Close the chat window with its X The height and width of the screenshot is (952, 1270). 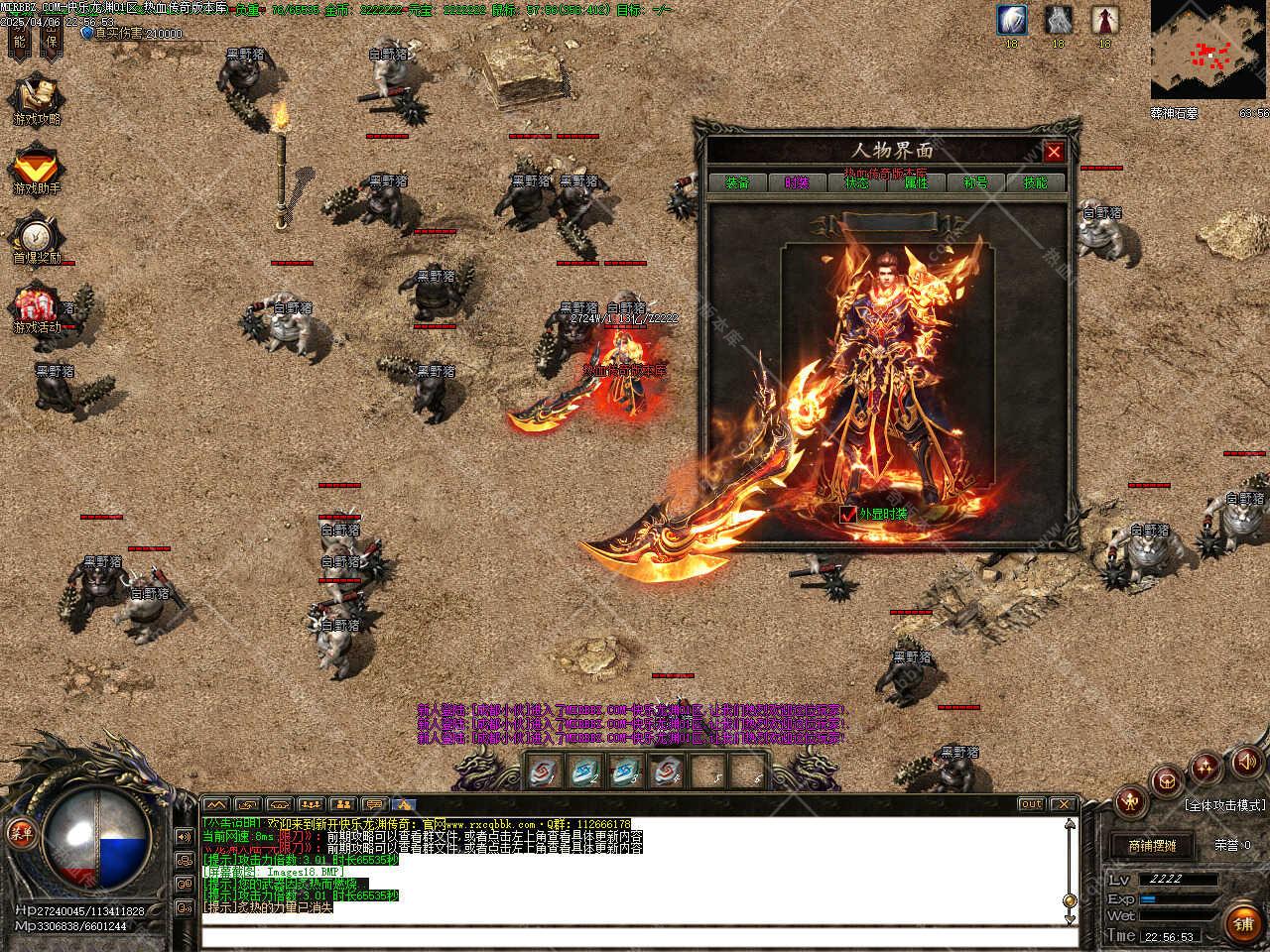click(x=1063, y=804)
